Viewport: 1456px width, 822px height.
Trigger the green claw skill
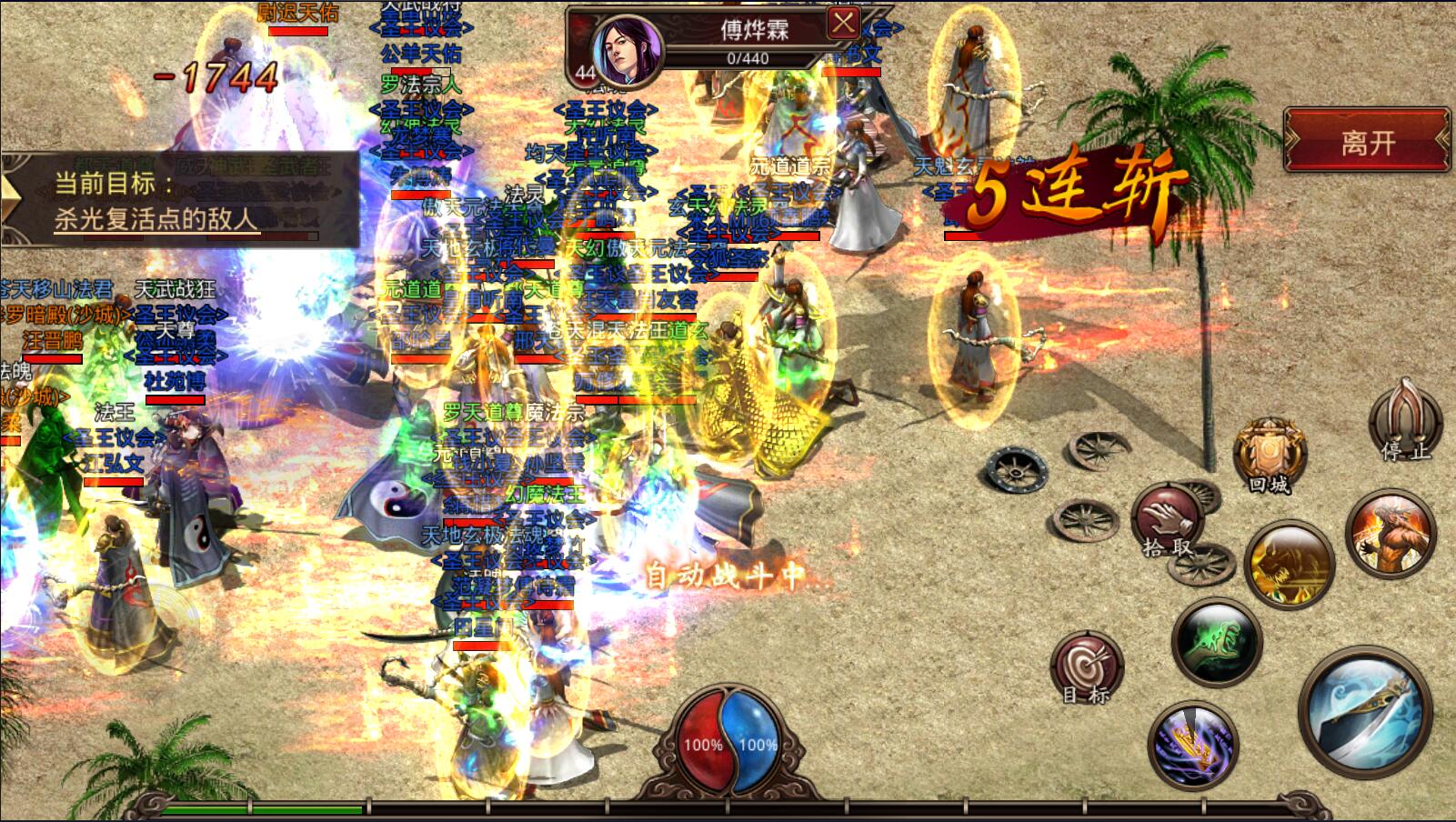pyautogui.click(x=1216, y=641)
